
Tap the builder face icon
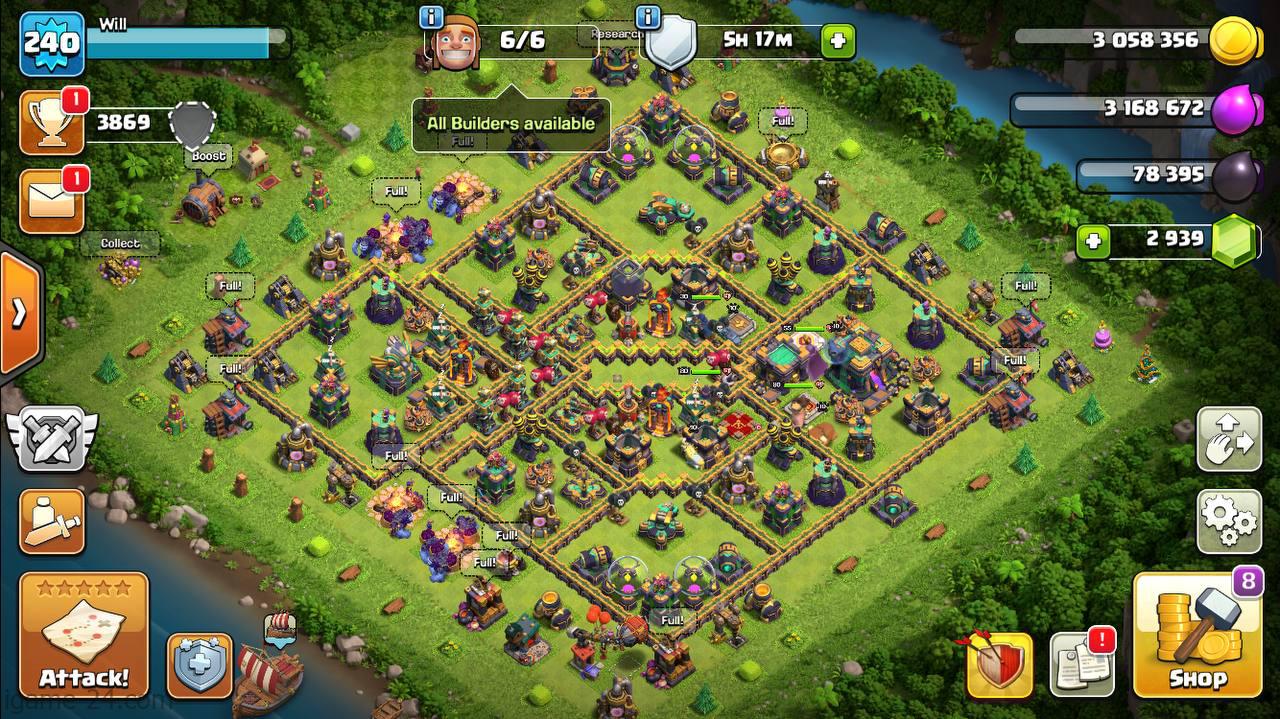455,44
